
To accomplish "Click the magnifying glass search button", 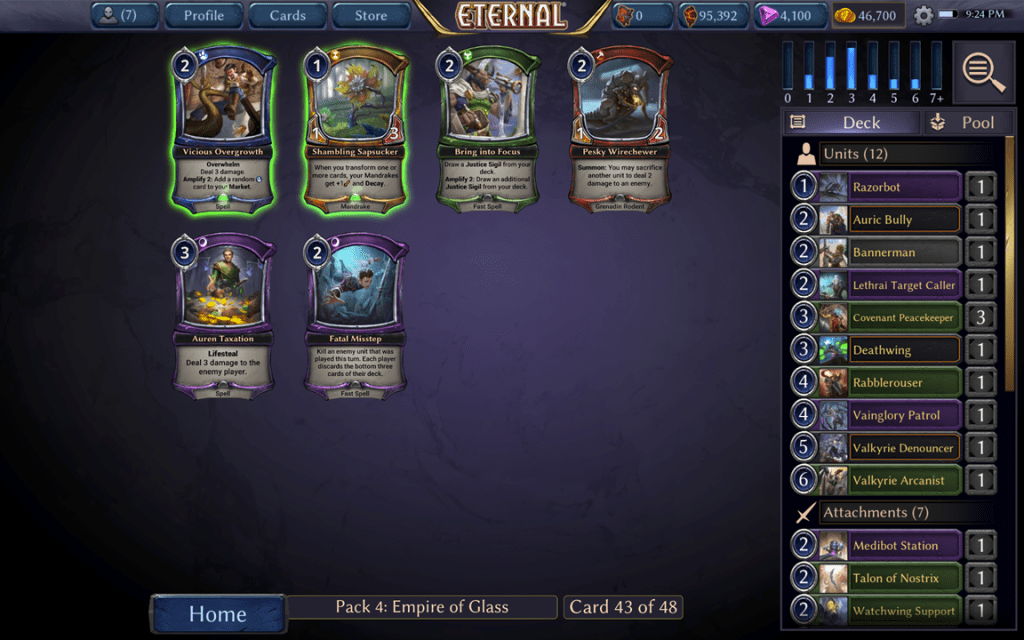I will (983, 72).
